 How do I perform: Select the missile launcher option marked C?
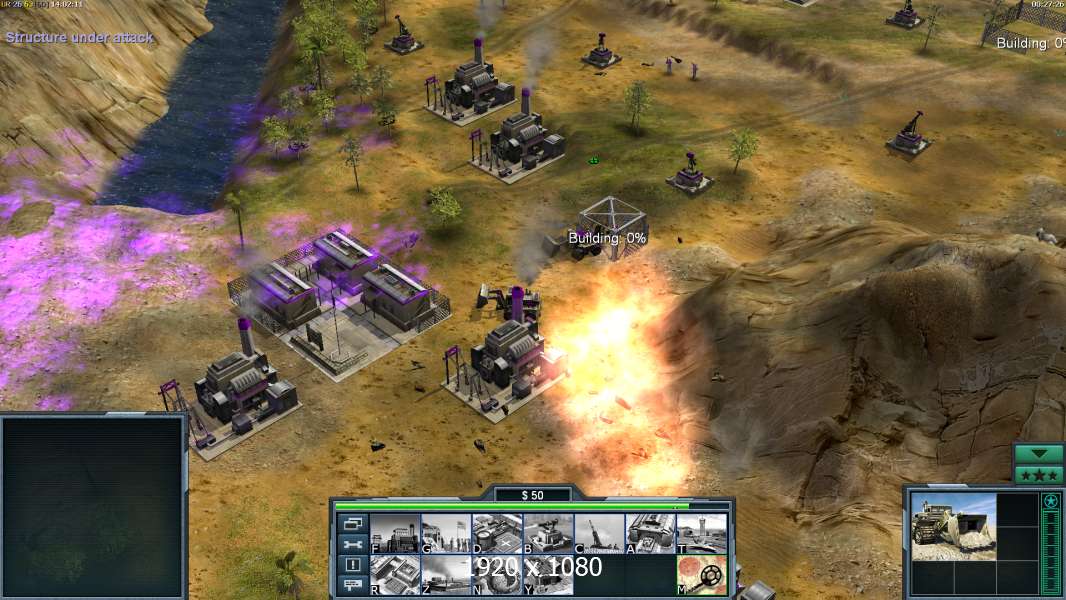(x=599, y=533)
